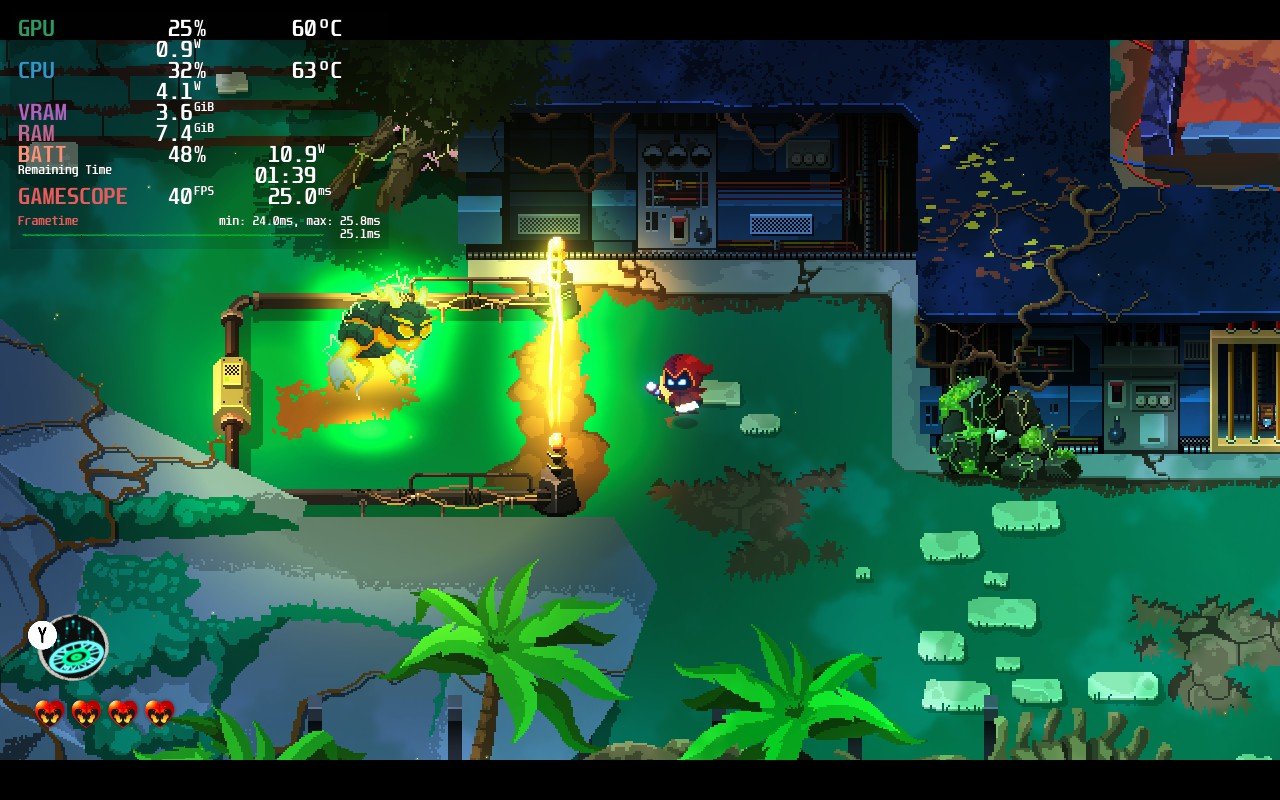Open the minimap in the corner
Screen dimensions: 1280x800
[1194, 112]
